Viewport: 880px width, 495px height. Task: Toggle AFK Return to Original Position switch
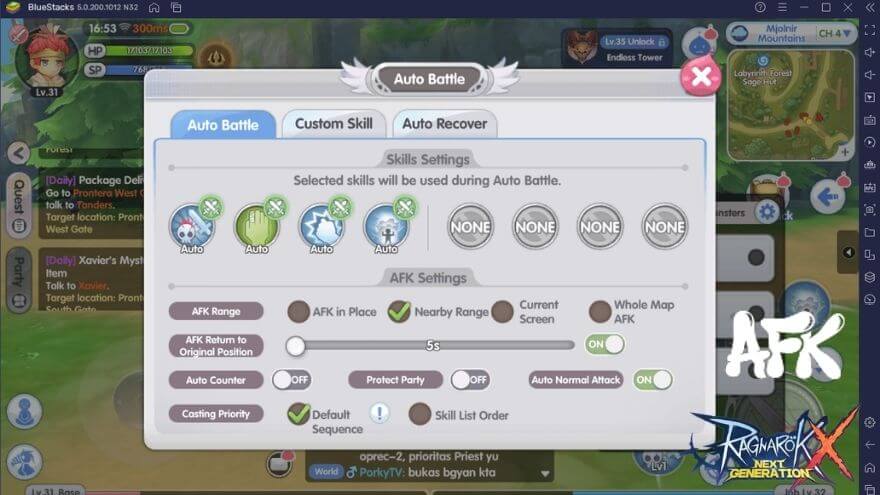[x=604, y=344]
